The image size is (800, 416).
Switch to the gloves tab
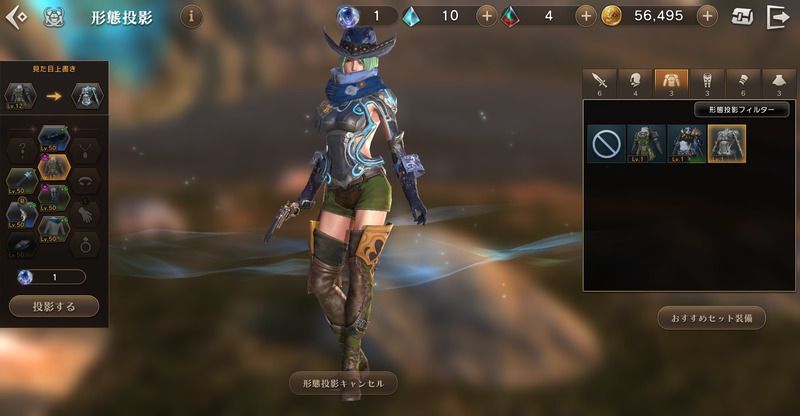point(742,83)
